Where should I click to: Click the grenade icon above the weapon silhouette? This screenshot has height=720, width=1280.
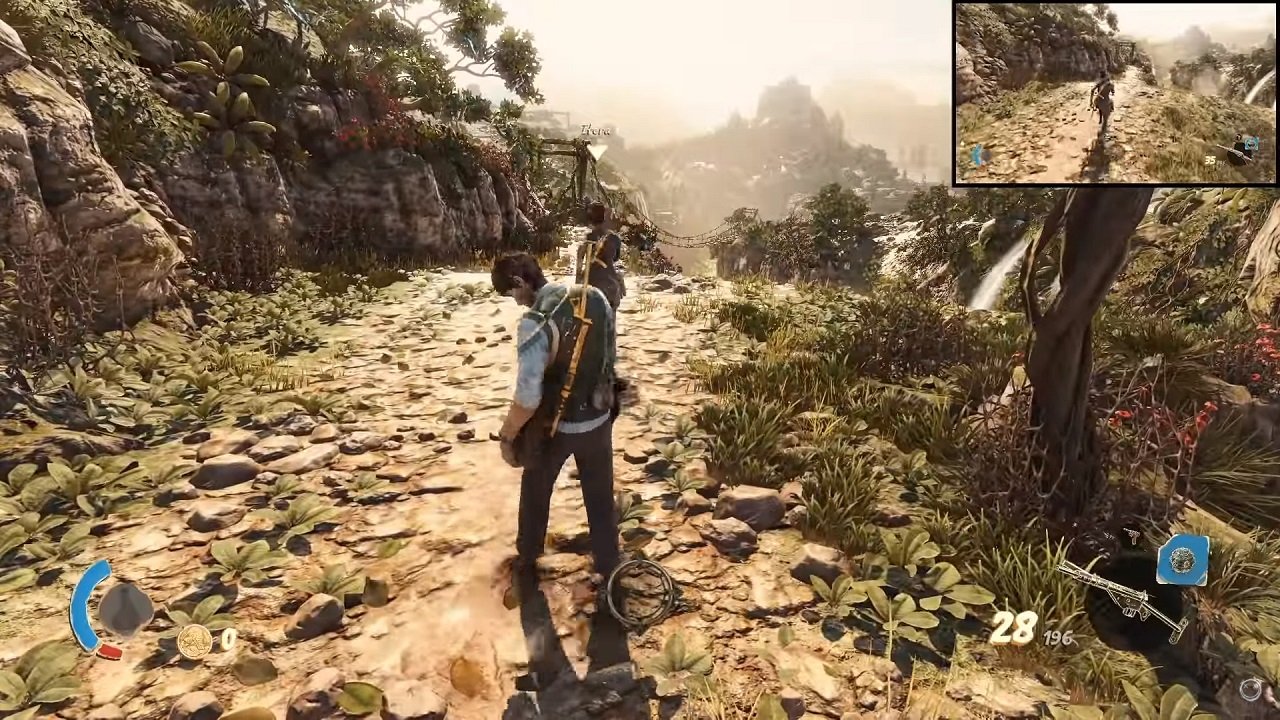coord(1131,534)
